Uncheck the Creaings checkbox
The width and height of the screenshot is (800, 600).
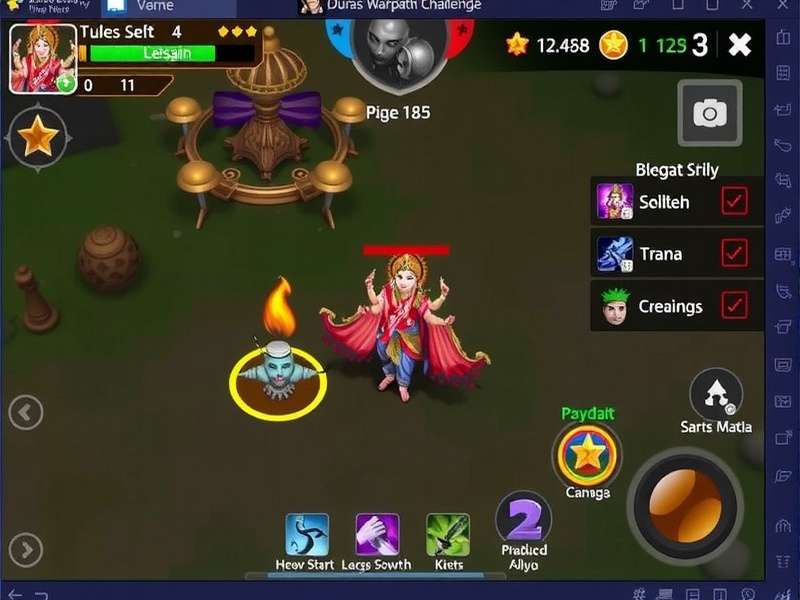click(734, 305)
